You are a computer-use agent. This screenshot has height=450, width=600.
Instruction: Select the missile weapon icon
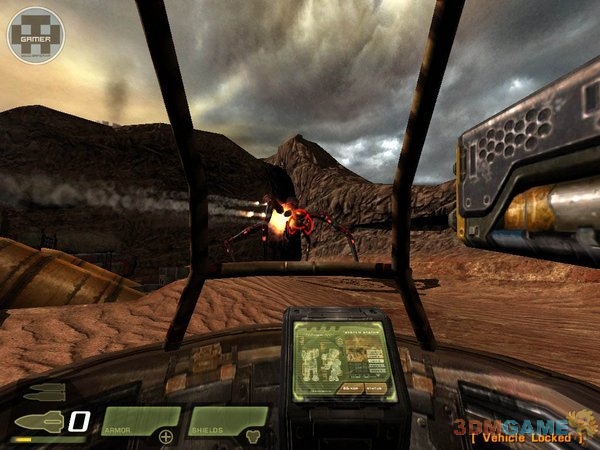click(x=40, y=418)
